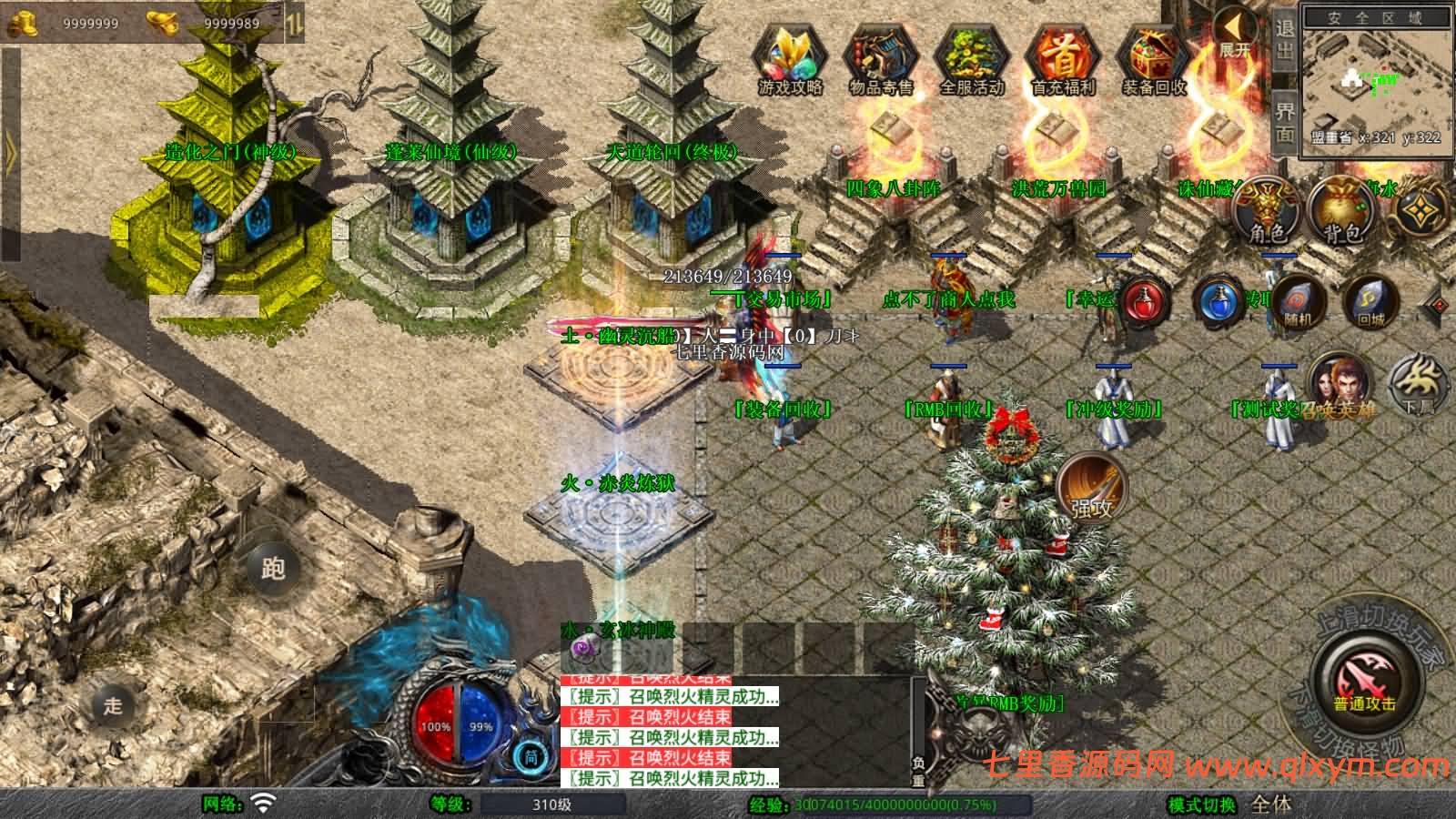
Task: Open the 首充福利 first-recharge rewards
Action: pyautogui.click(x=1063, y=60)
